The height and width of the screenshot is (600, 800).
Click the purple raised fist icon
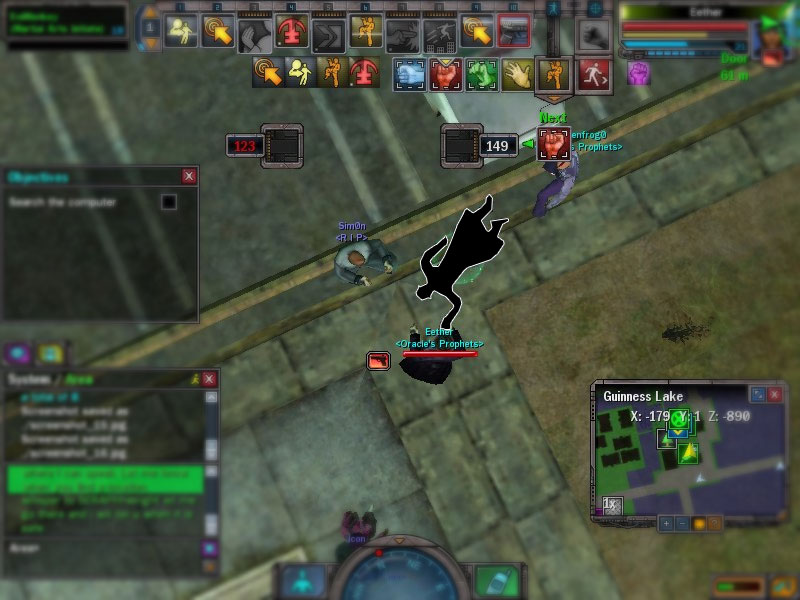638,73
